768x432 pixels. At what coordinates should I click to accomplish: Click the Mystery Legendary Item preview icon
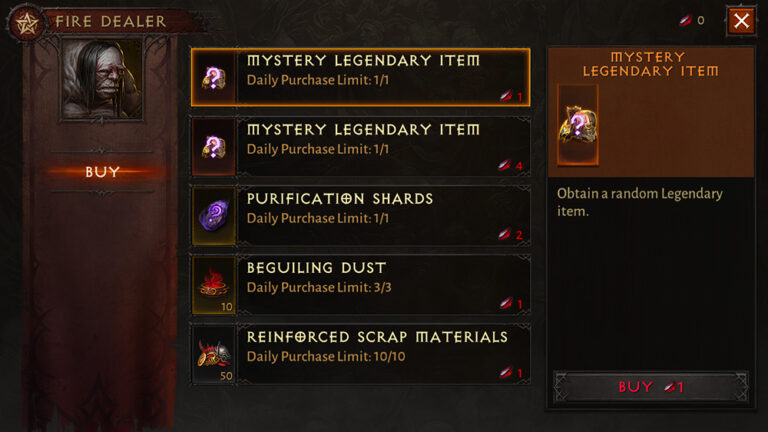click(x=578, y=125)
